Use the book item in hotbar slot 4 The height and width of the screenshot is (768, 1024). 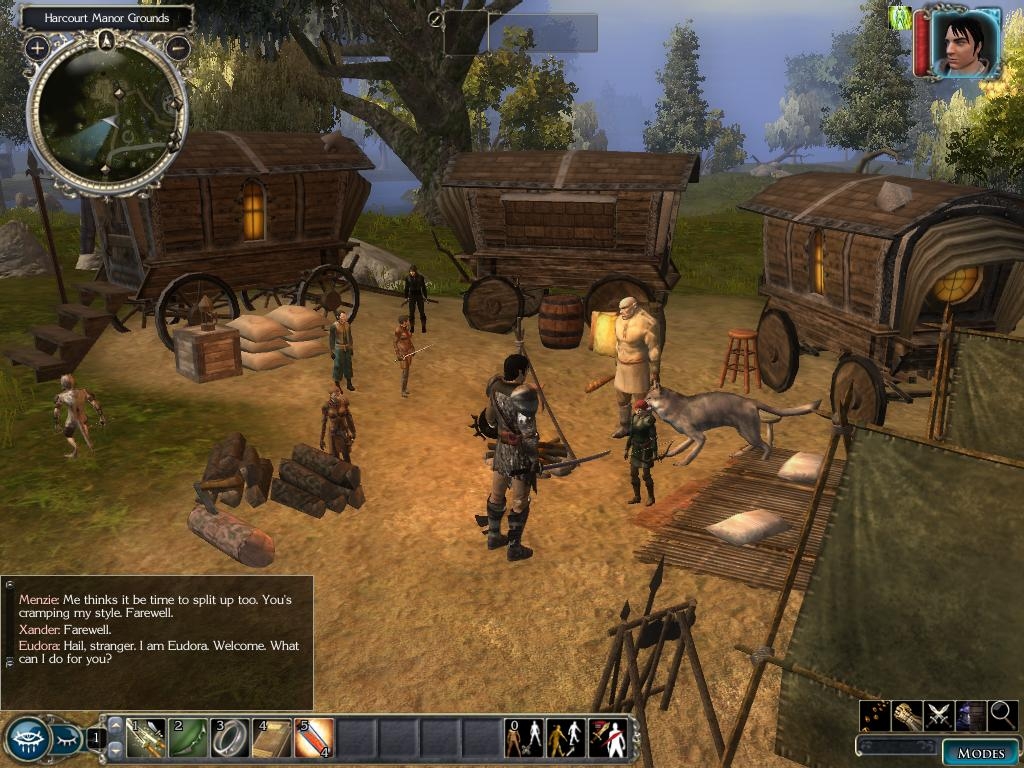[272, 738]
